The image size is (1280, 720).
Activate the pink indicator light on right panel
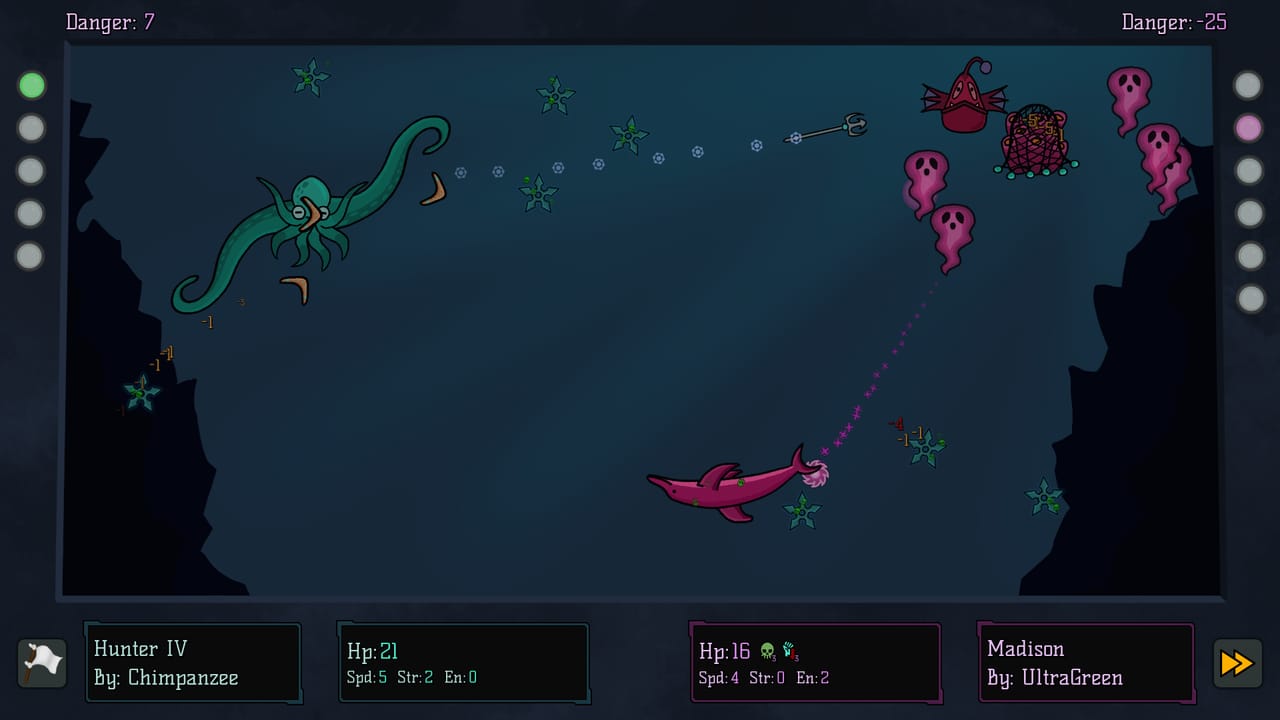[x=1249, y=128]
